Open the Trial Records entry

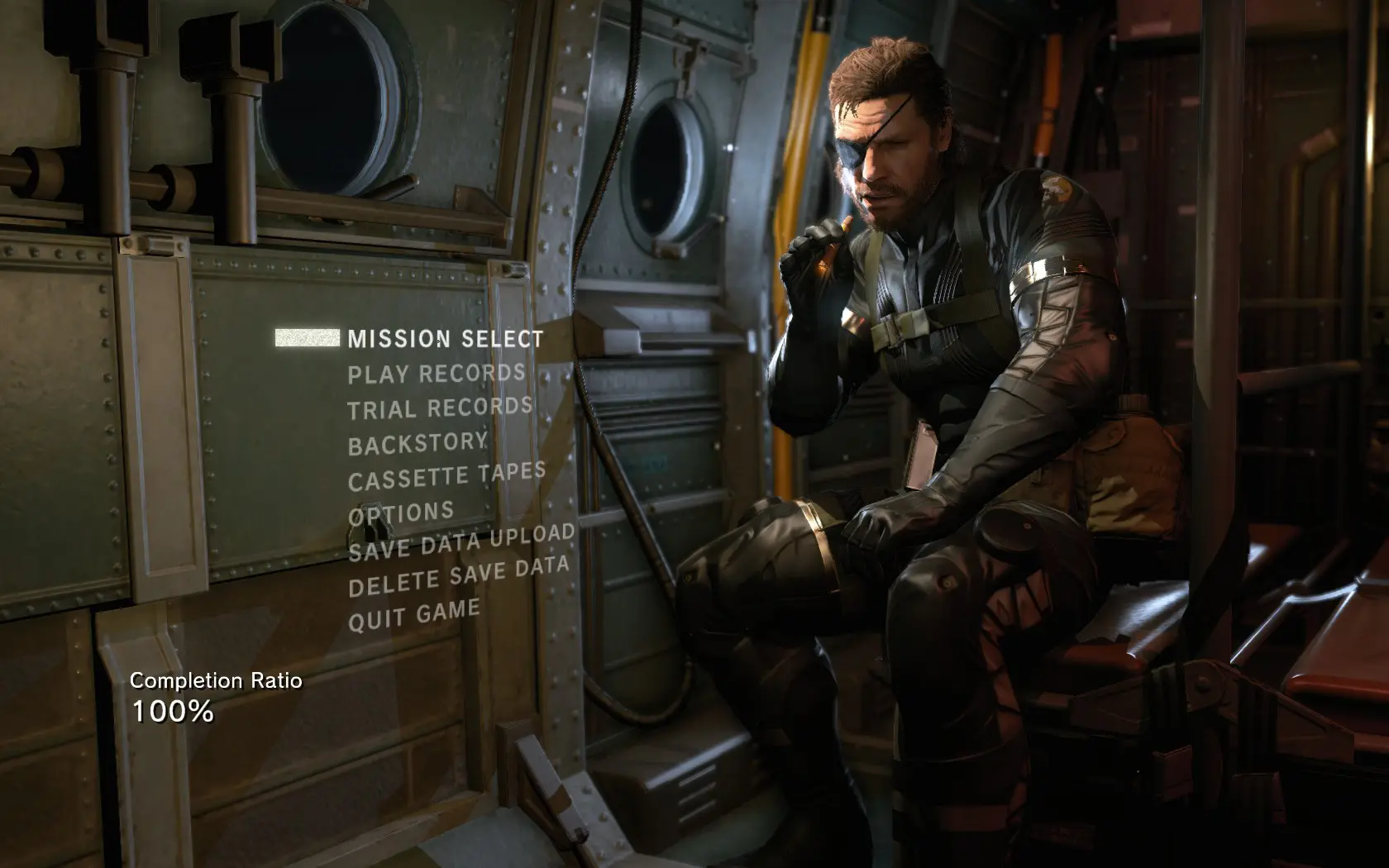coord(440,408)
